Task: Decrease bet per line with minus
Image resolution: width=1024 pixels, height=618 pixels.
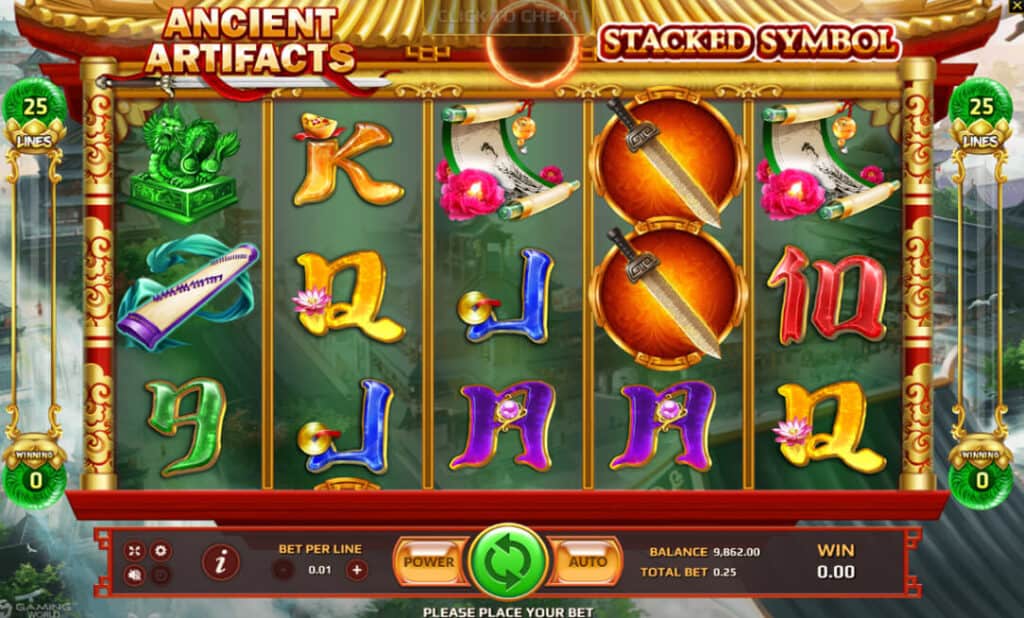Action: click(x=284, y=570)
